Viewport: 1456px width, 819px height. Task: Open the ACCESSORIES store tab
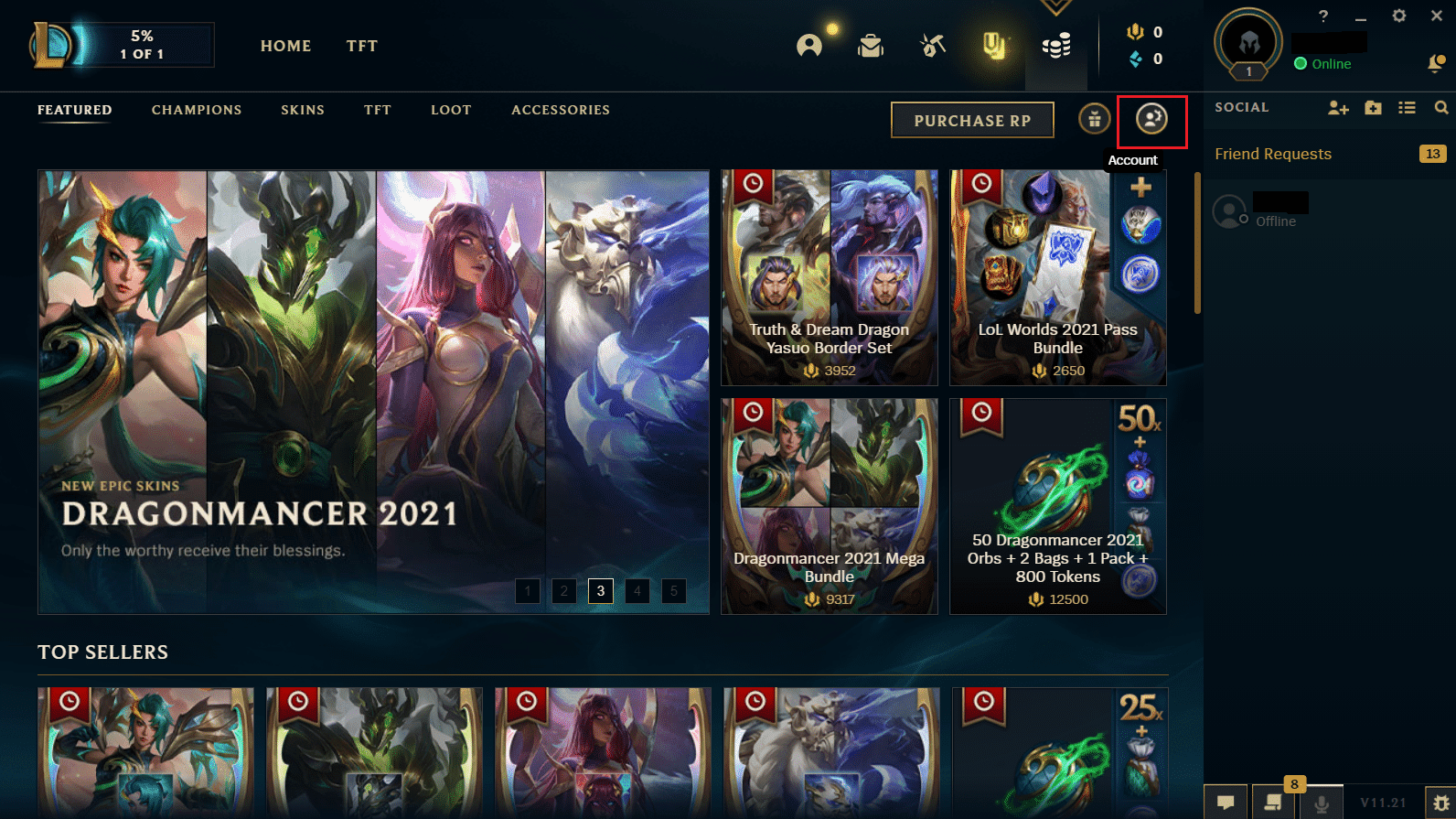pos(561,110)
